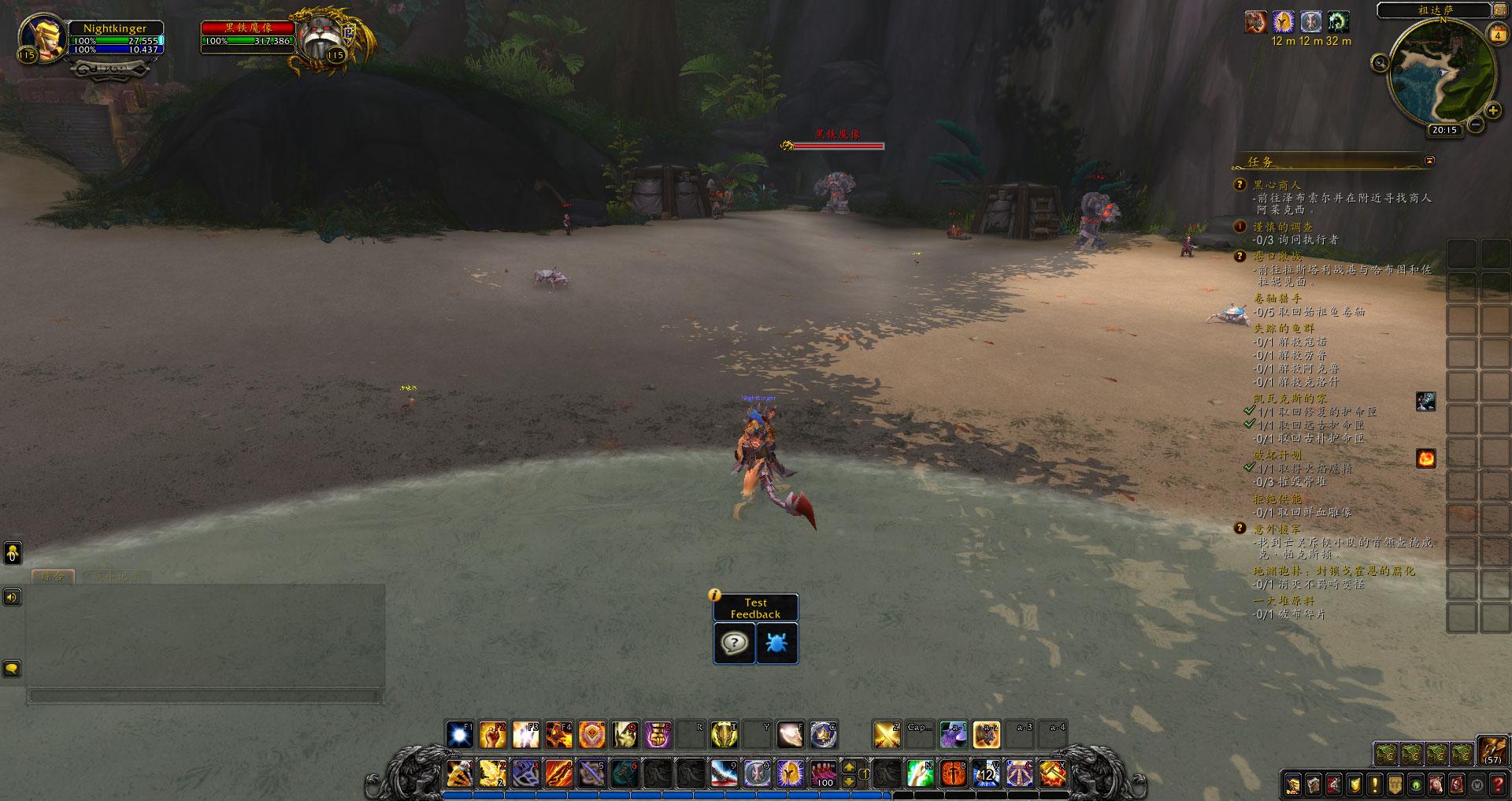Toggle the minimap tracking magnifier button
This screenshot has height=801, width=1512.
pos(1380,63)
